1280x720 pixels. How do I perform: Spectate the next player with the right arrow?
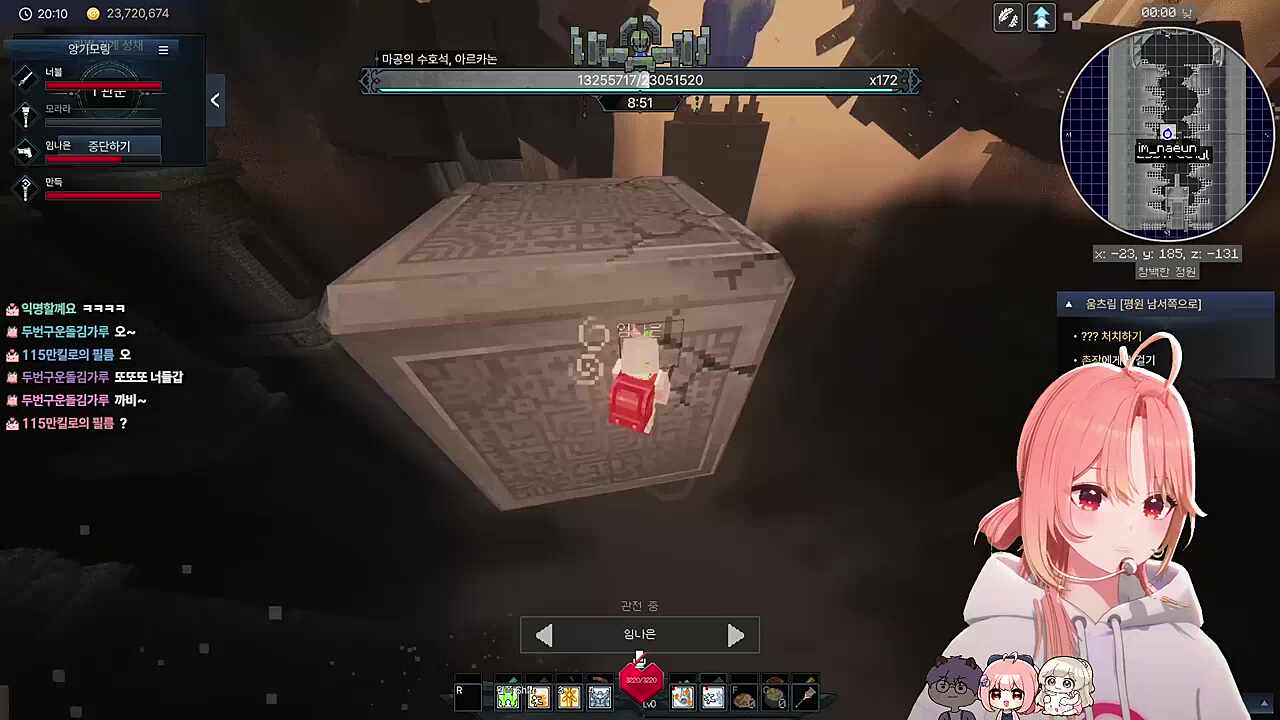click(x=735, y=636)
